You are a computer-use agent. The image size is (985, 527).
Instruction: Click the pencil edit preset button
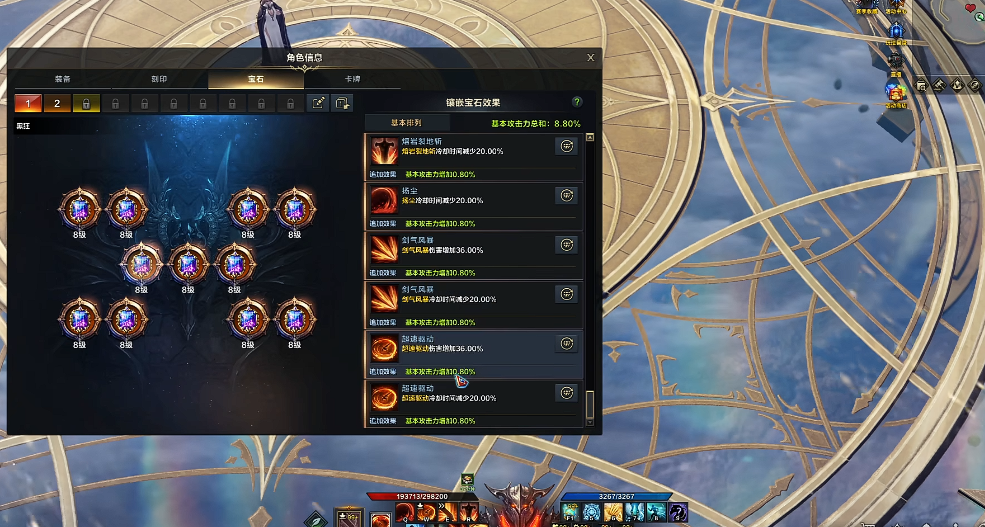[318, 103]
